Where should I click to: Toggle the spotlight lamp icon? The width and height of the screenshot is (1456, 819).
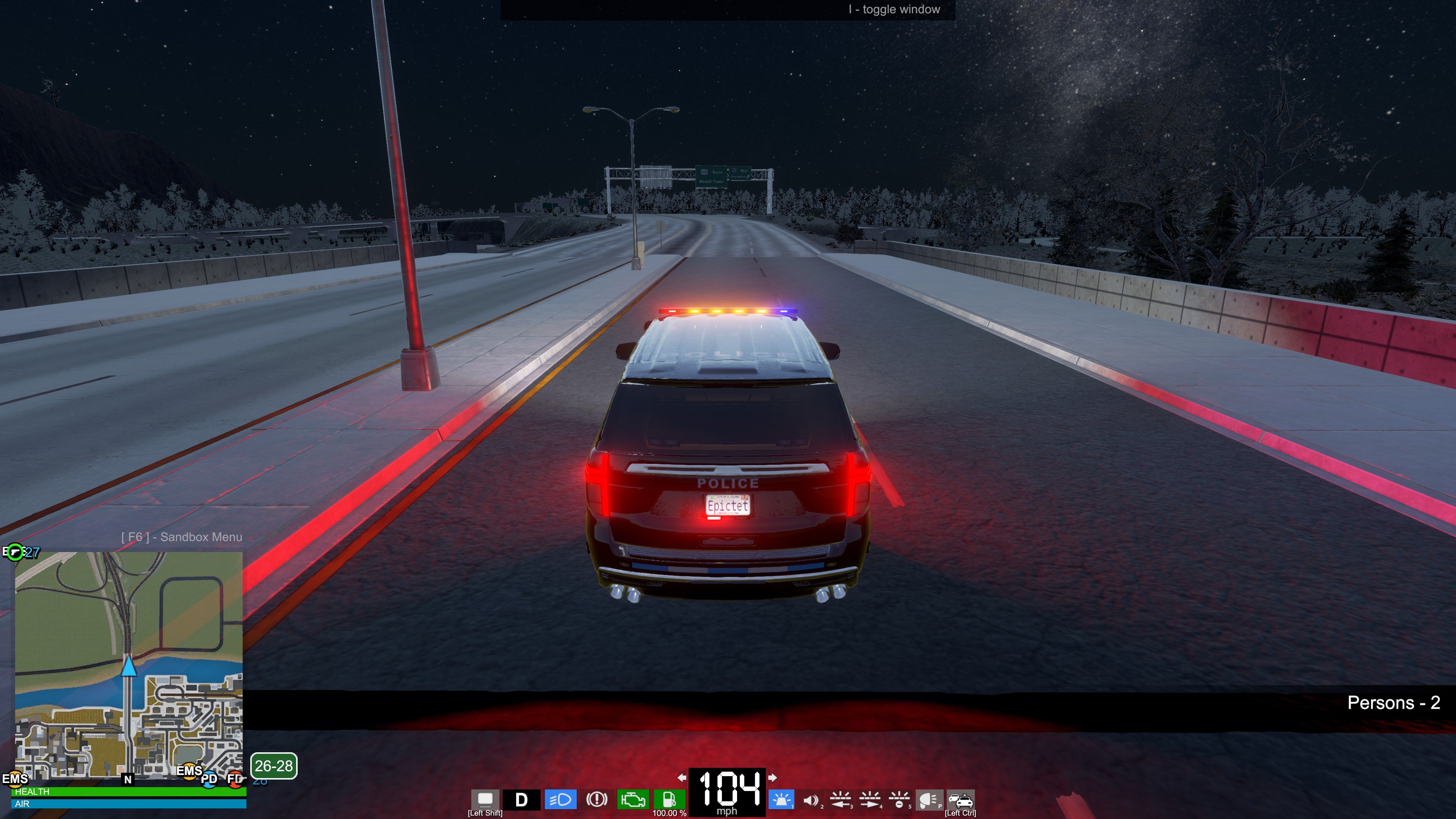click(x=929, y=800)
